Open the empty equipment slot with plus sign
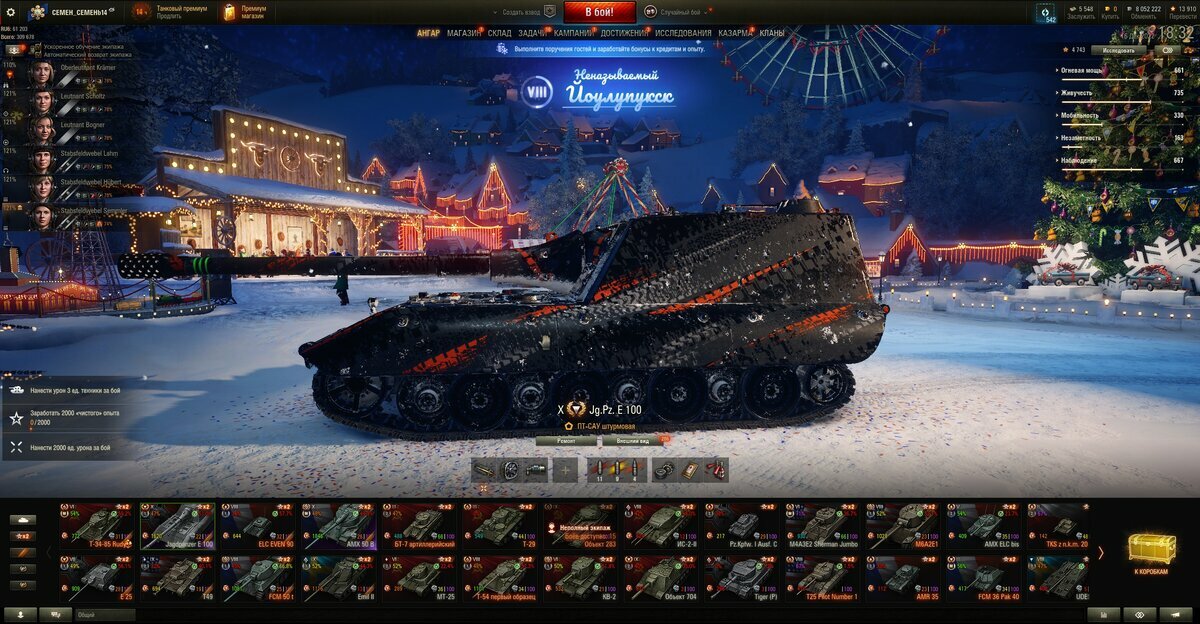The image size is (1200, 624). click(x=565, y=470)
